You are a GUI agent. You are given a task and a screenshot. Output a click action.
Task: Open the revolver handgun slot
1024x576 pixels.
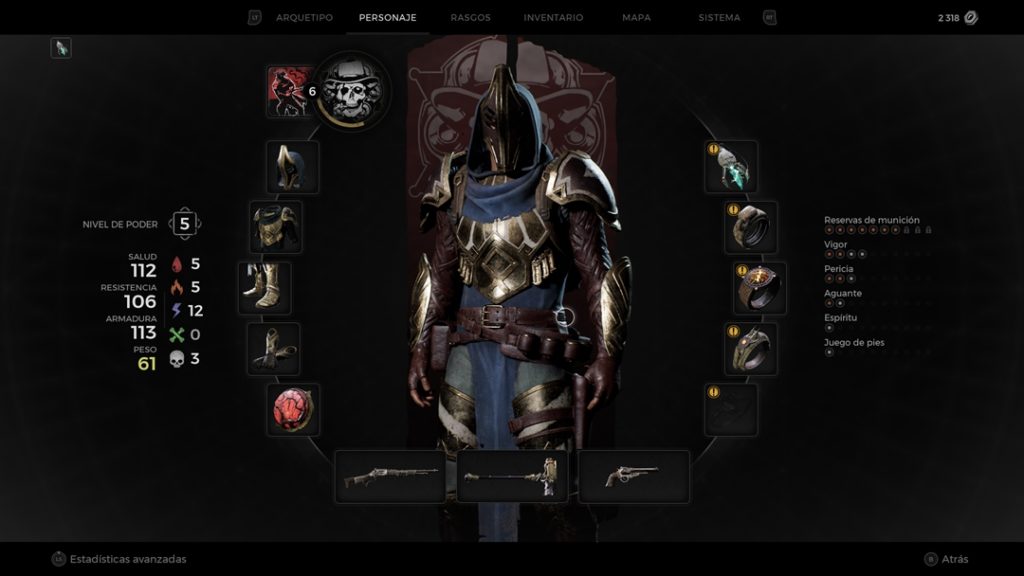tap(634, 476)
